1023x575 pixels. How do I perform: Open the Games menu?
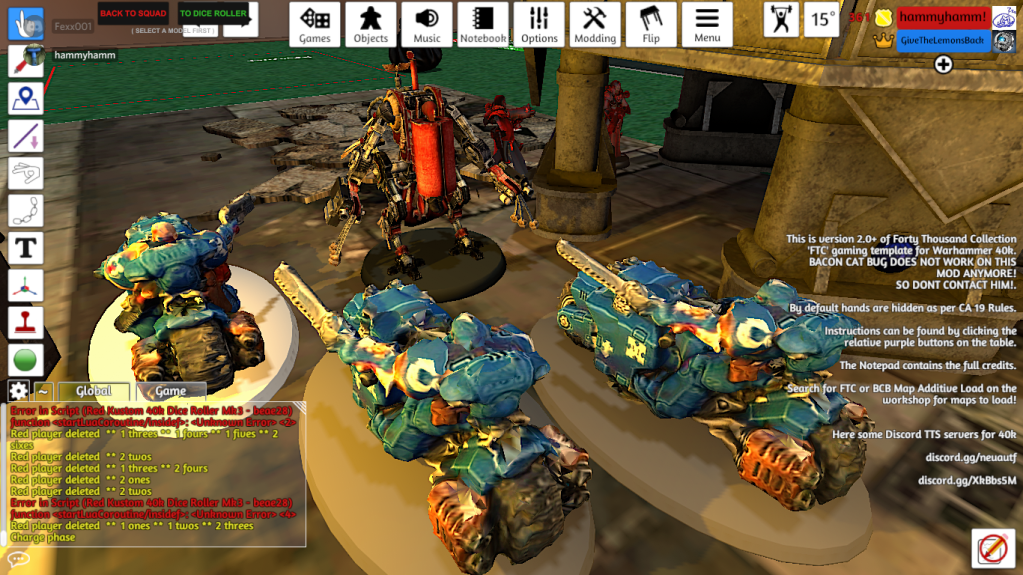tap(315, 25)
